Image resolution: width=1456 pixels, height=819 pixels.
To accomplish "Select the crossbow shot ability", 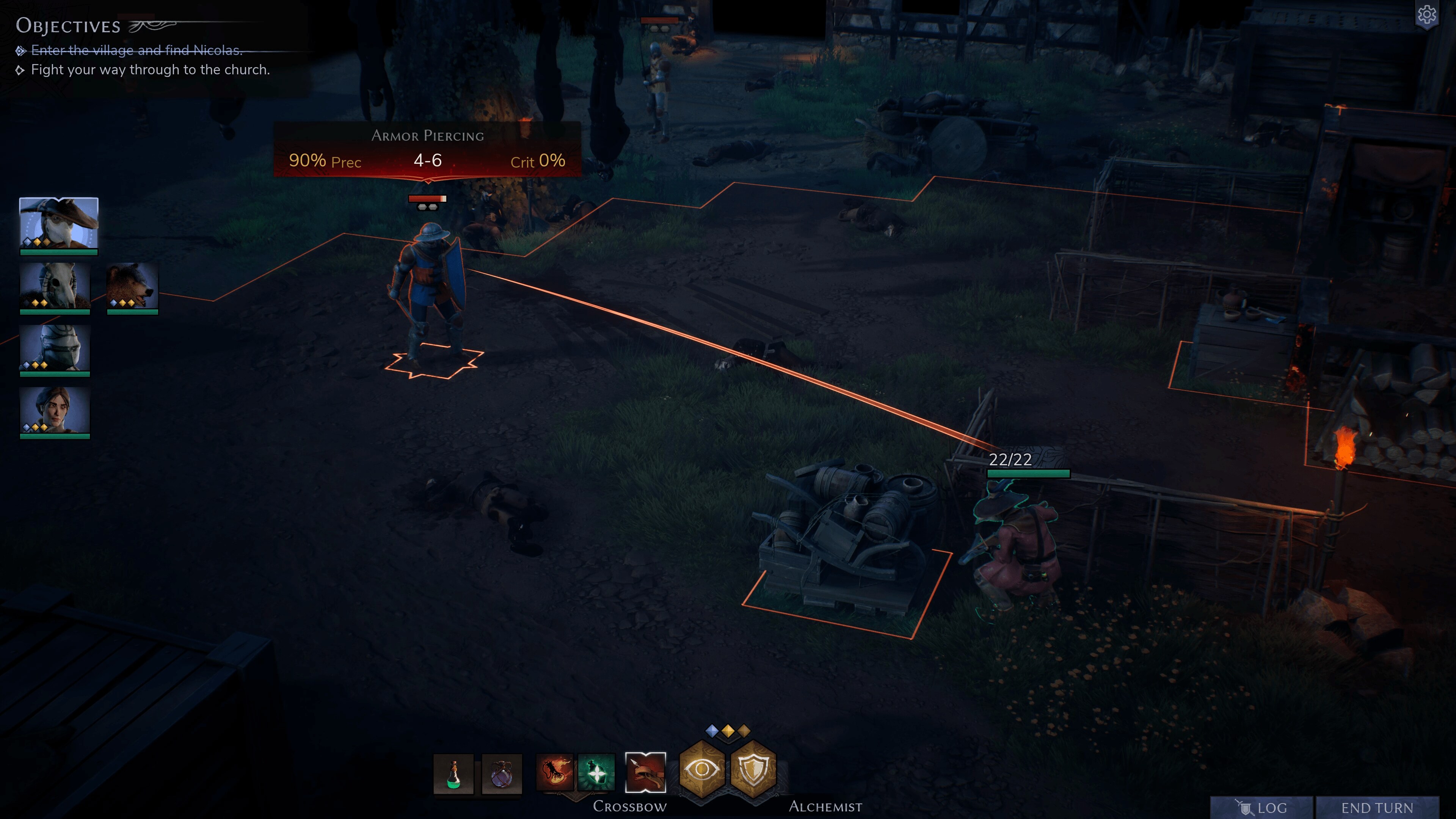I will click(645, 772).
